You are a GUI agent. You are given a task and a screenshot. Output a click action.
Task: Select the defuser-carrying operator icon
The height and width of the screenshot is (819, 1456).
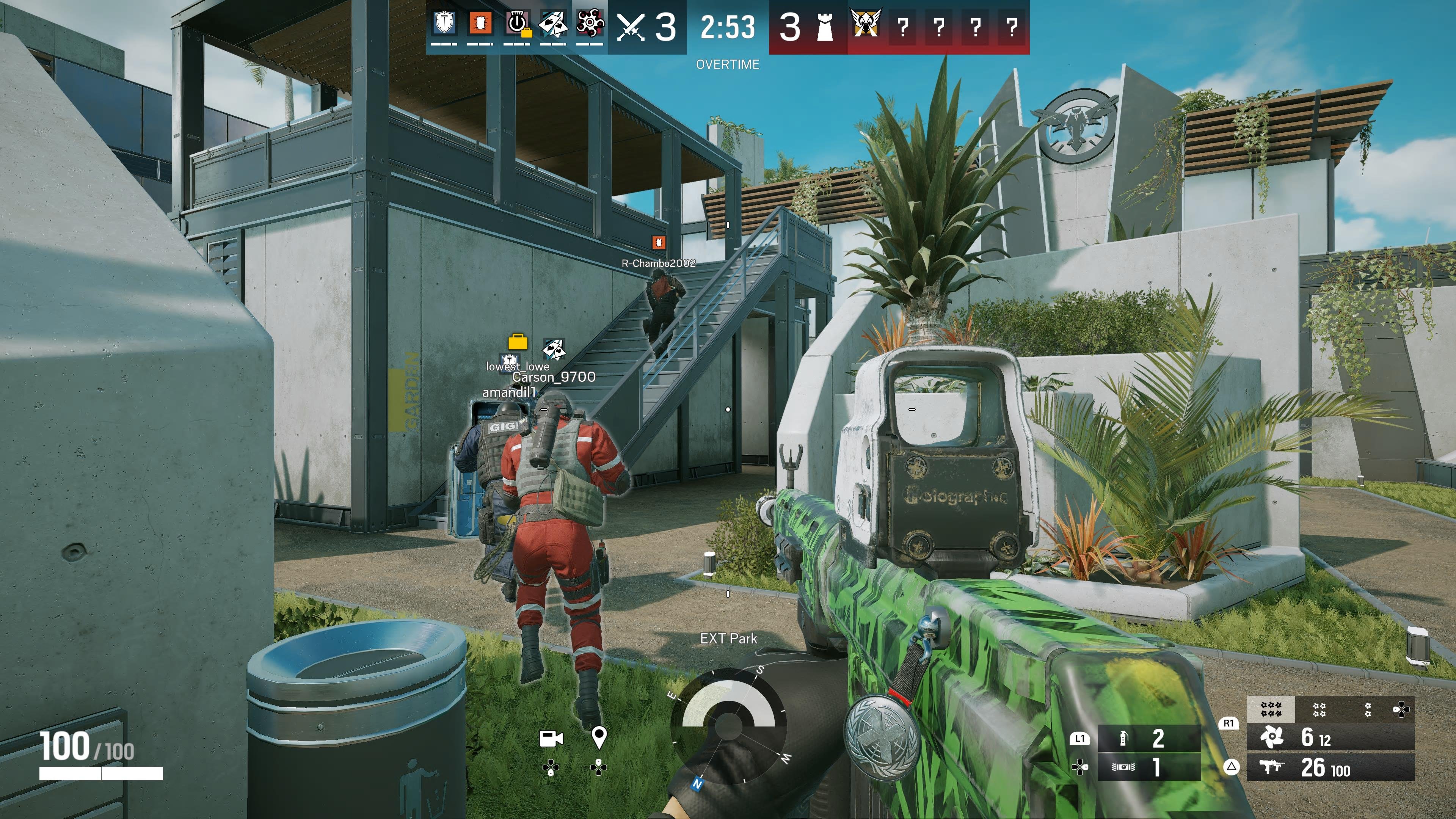click(x=516, y=24)
